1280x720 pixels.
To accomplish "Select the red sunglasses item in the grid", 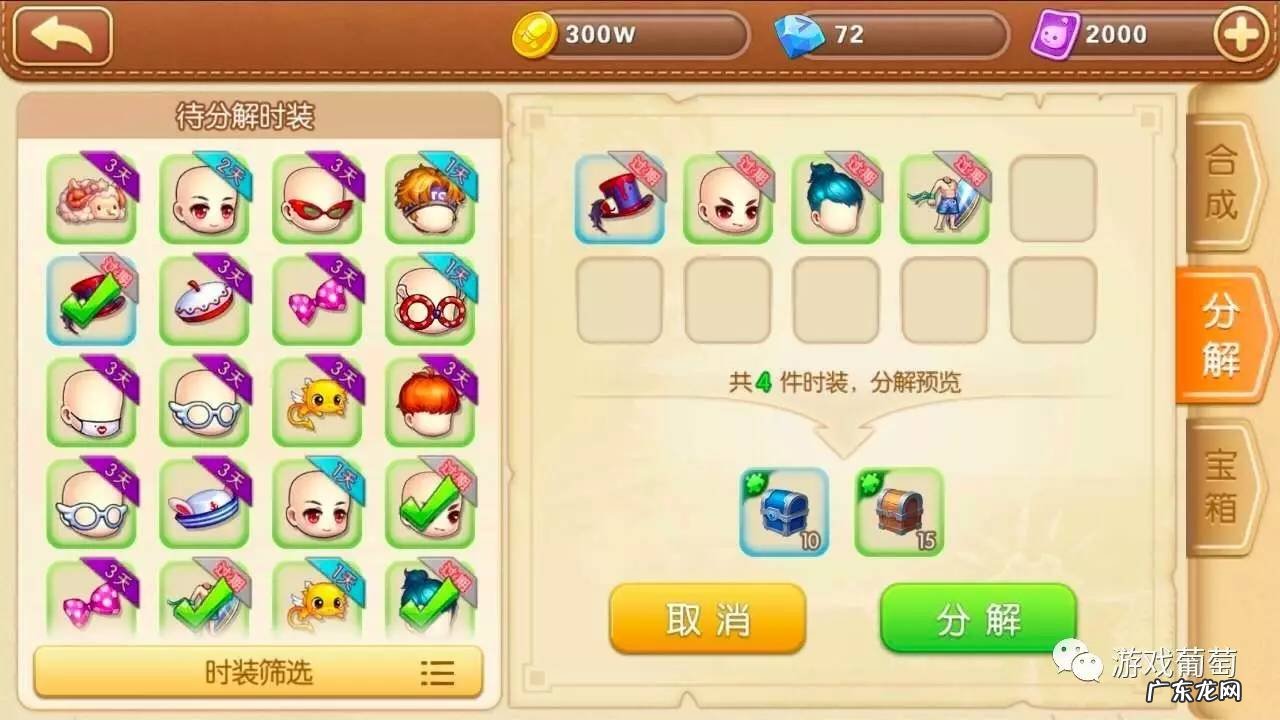I will pos(310,197).
